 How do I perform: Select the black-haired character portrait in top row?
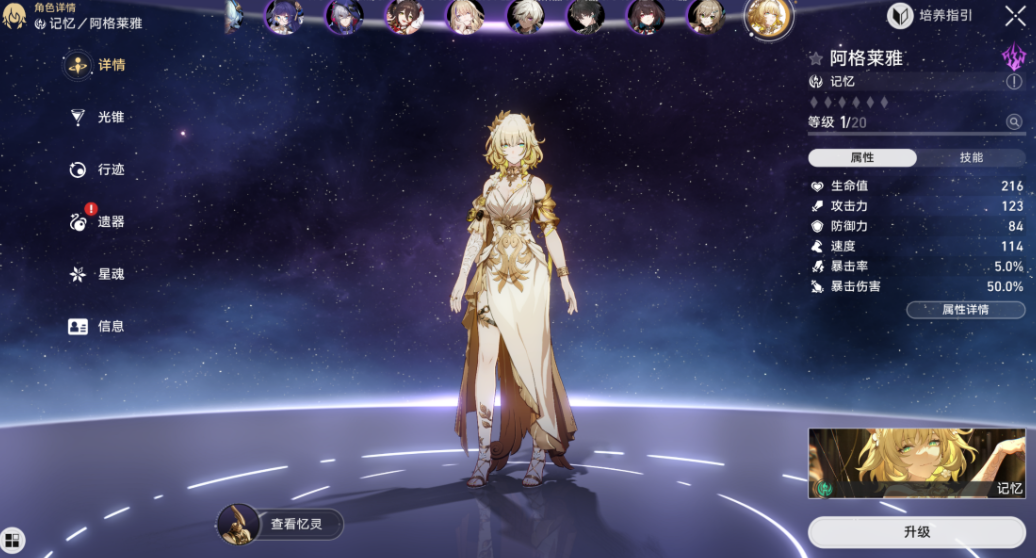585,16
